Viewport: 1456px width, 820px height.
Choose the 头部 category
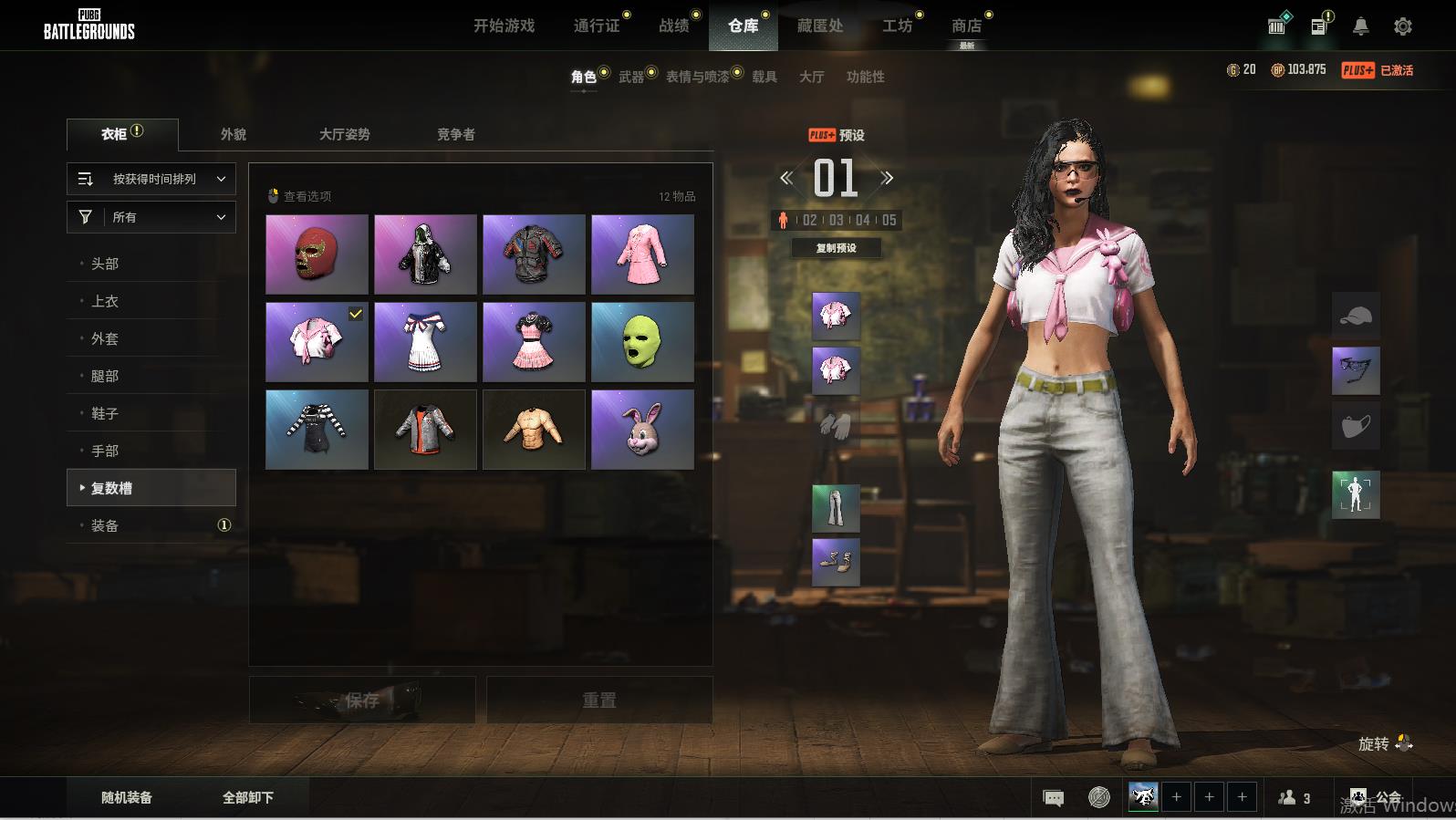pyautogui.click(x=105, y=264)
